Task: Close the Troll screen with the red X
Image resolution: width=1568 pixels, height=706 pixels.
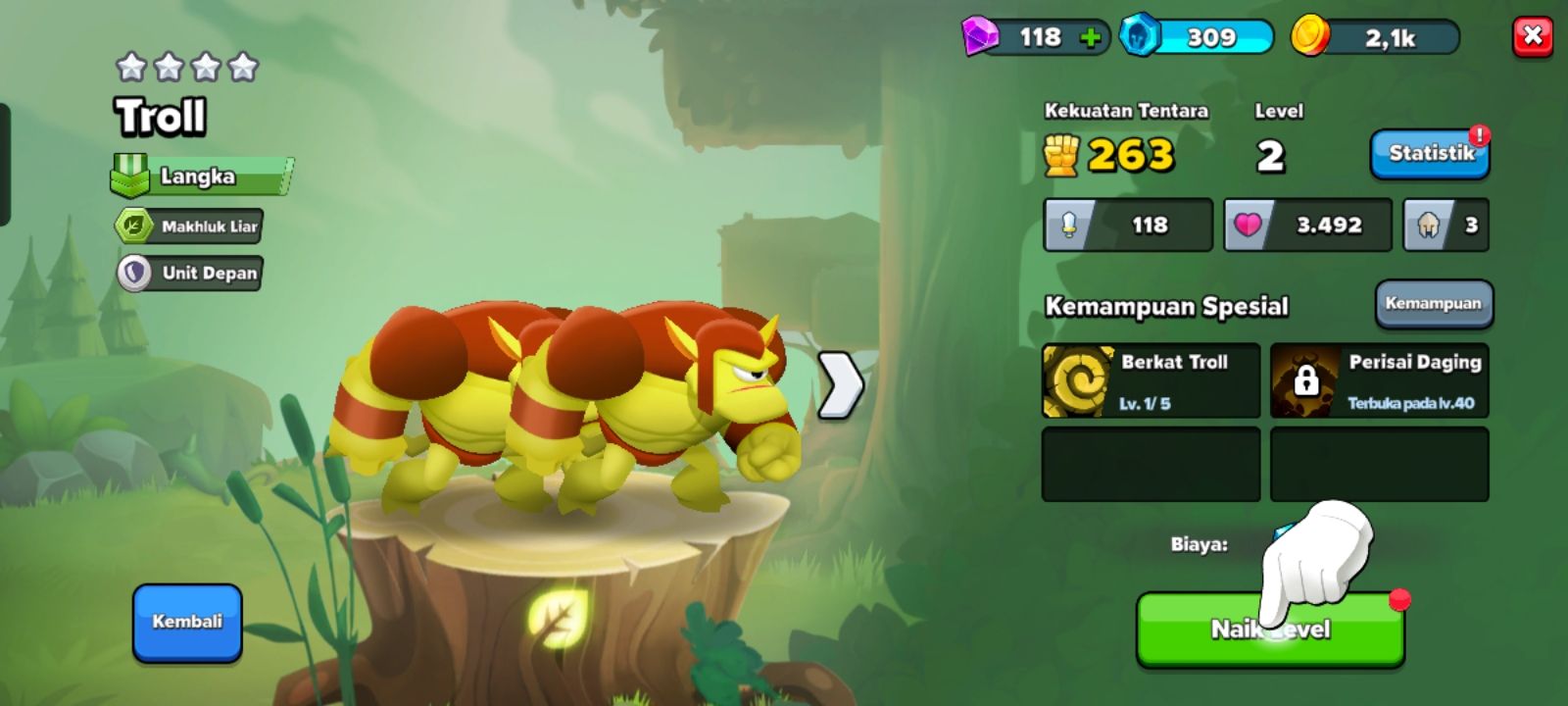Action: click(x=1533, y=37)
